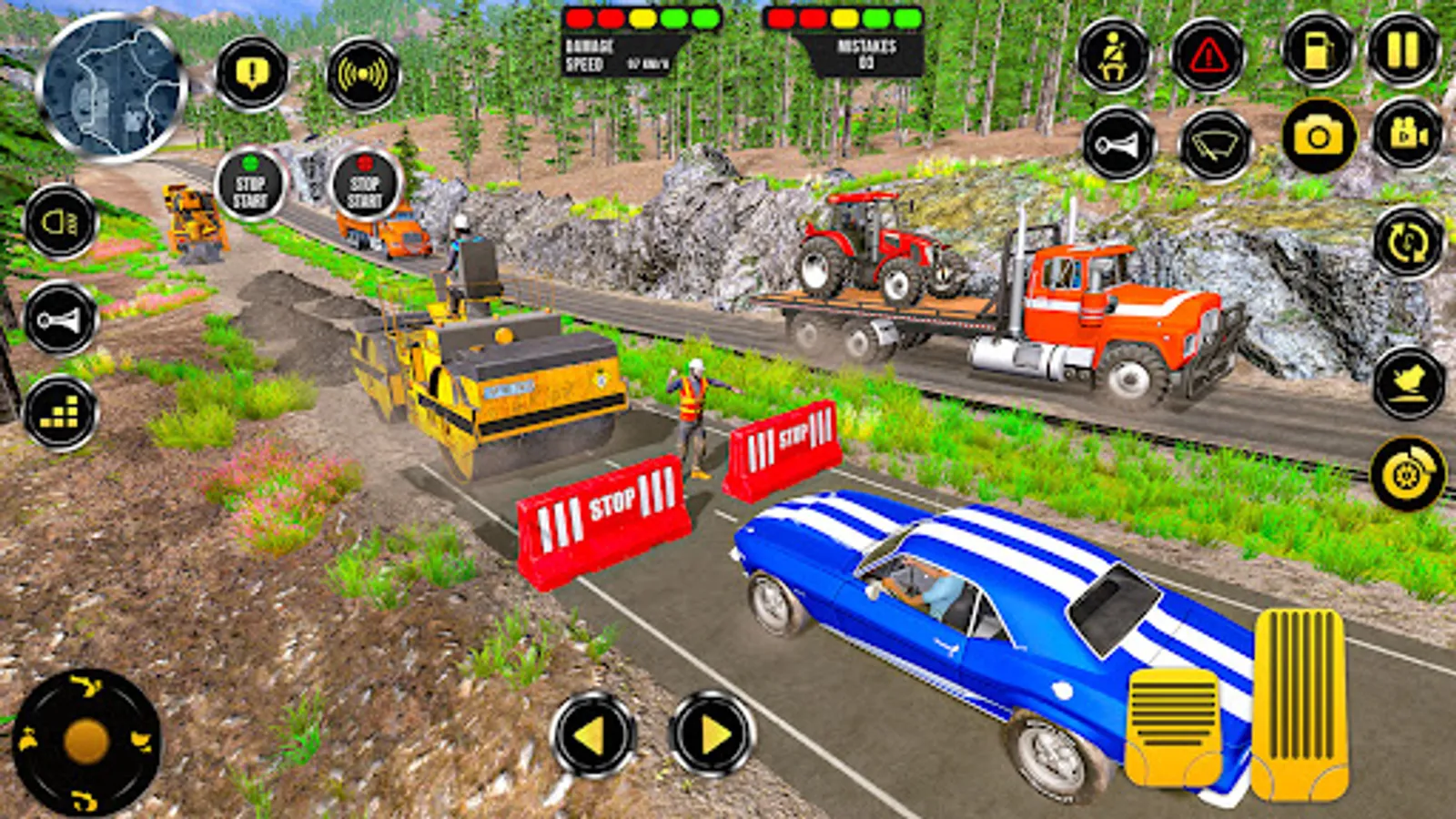
Task: Honk the horn beside the wiper button
Action: (1119, 144)
